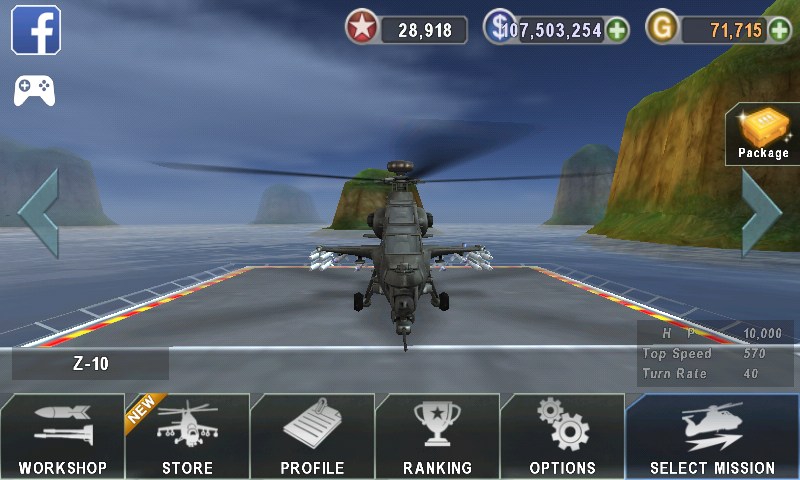800x480 pixels.
Task: Open the Workshop menu
Action: pyautogui.click(x=62, y=436)
